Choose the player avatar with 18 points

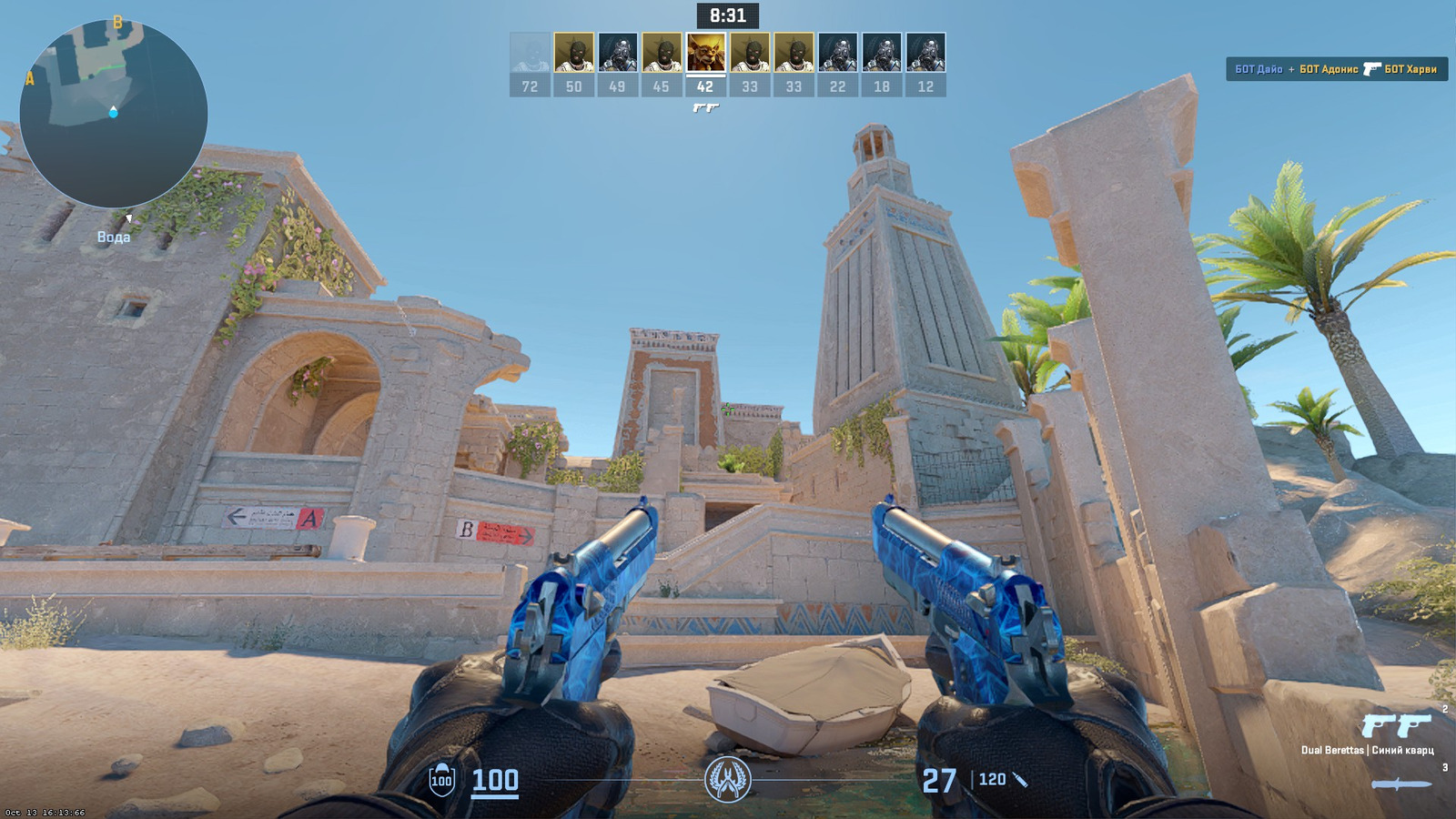[x=882, y=53]
